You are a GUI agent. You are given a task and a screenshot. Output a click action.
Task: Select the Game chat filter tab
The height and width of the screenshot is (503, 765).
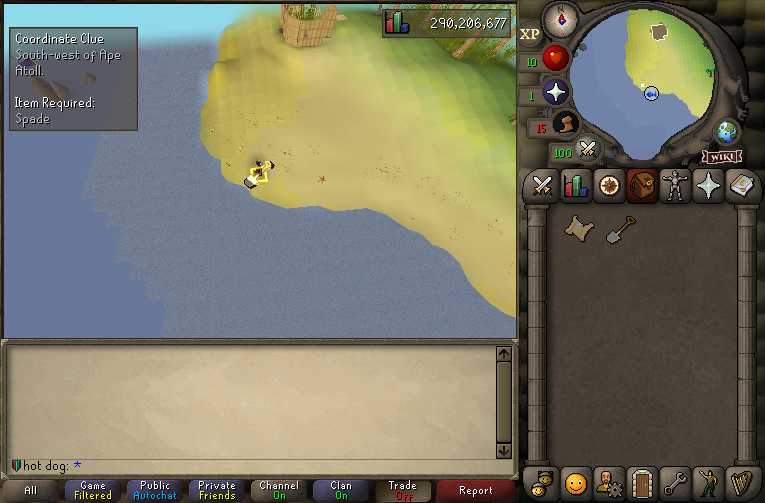(93, 490)
